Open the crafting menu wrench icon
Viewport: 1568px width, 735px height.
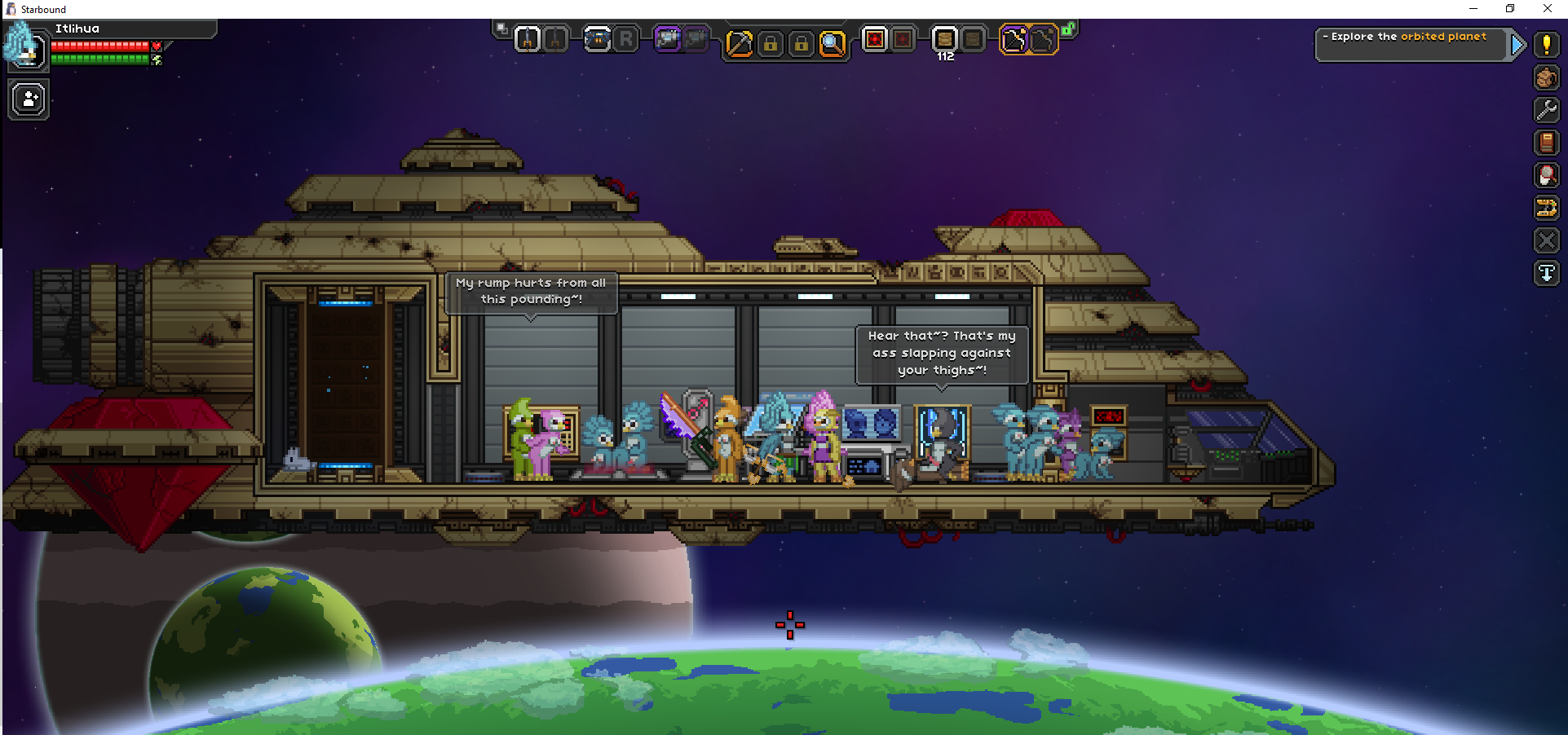tap(1546, 109)
